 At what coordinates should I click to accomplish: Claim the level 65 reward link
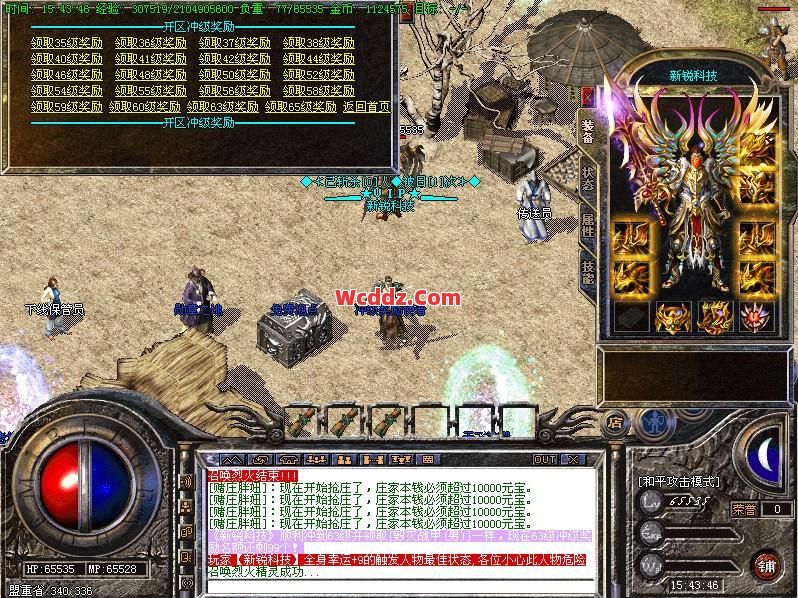pyautogui.click(x=300, y=106)
